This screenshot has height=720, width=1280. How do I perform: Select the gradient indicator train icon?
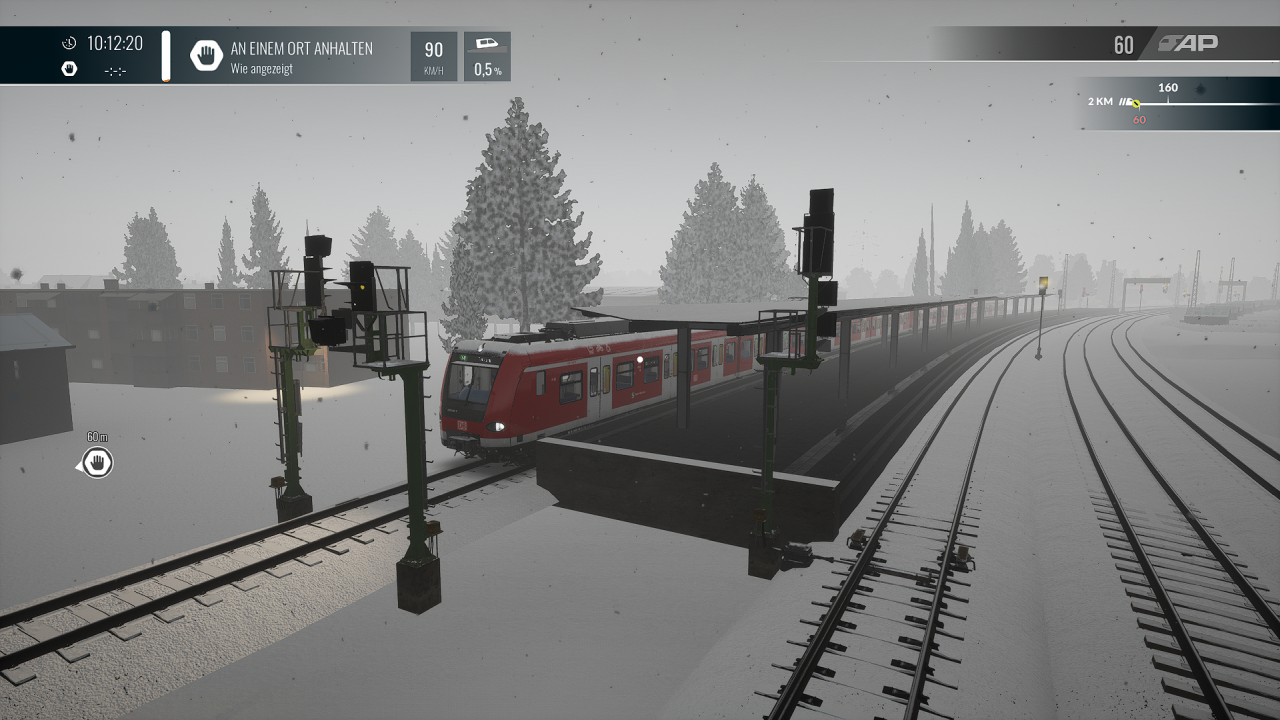pyautogui.click(x=487, y=45)
